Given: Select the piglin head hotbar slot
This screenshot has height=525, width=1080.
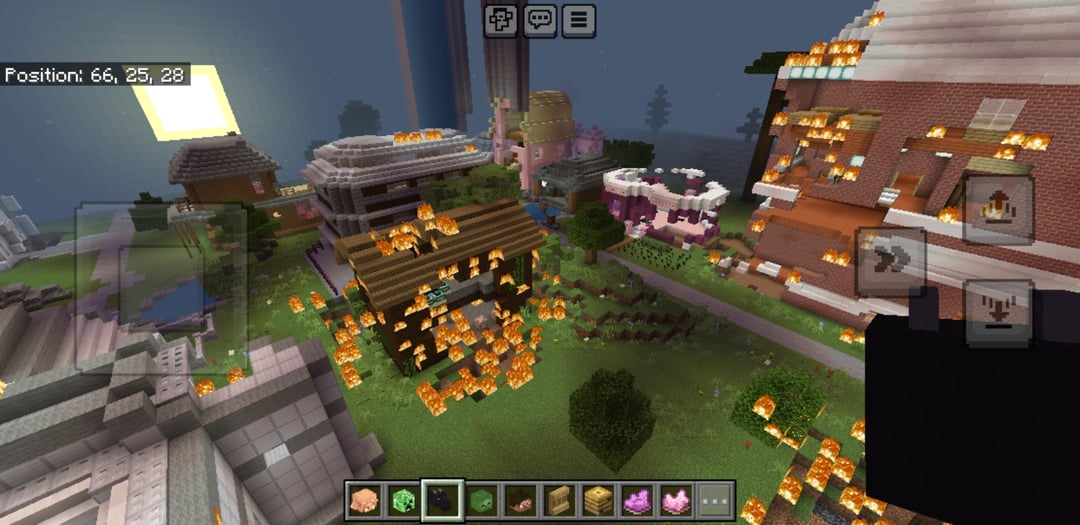Looking at the screenshot, I should coord(364,500).
